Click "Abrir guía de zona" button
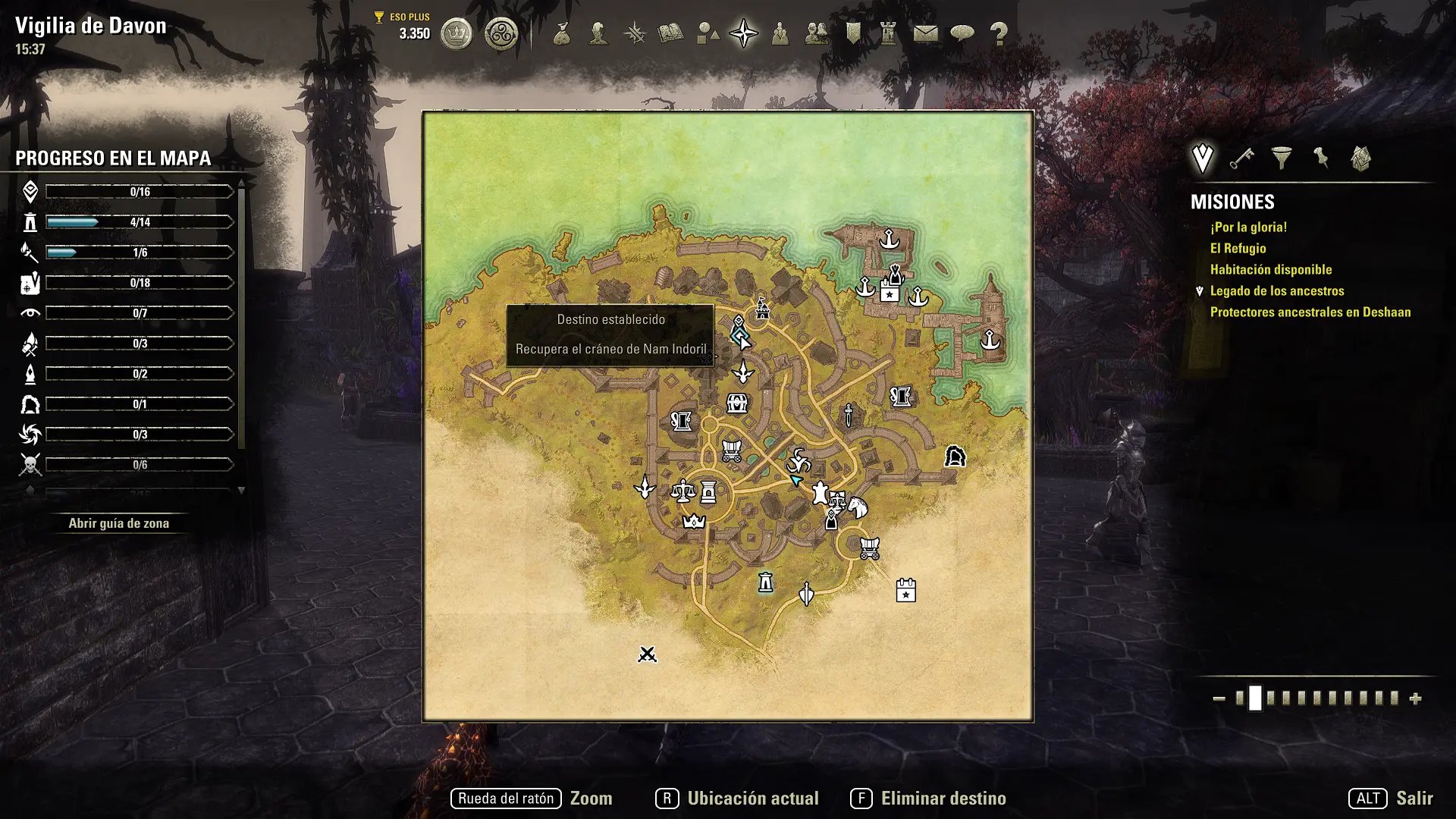 [x=119, y=523]
